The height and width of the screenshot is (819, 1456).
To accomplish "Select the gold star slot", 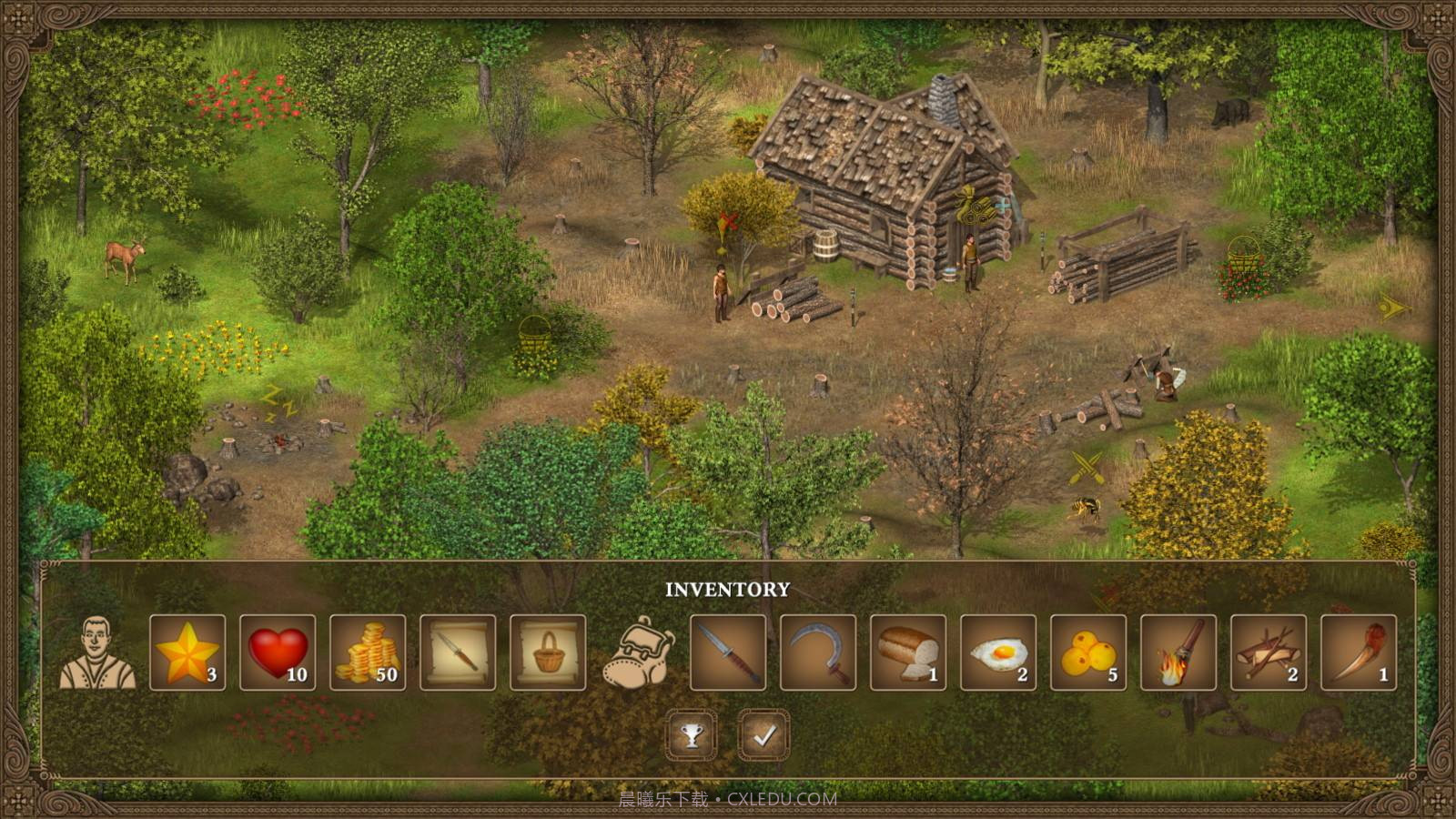I will click(x=187, y=652).
